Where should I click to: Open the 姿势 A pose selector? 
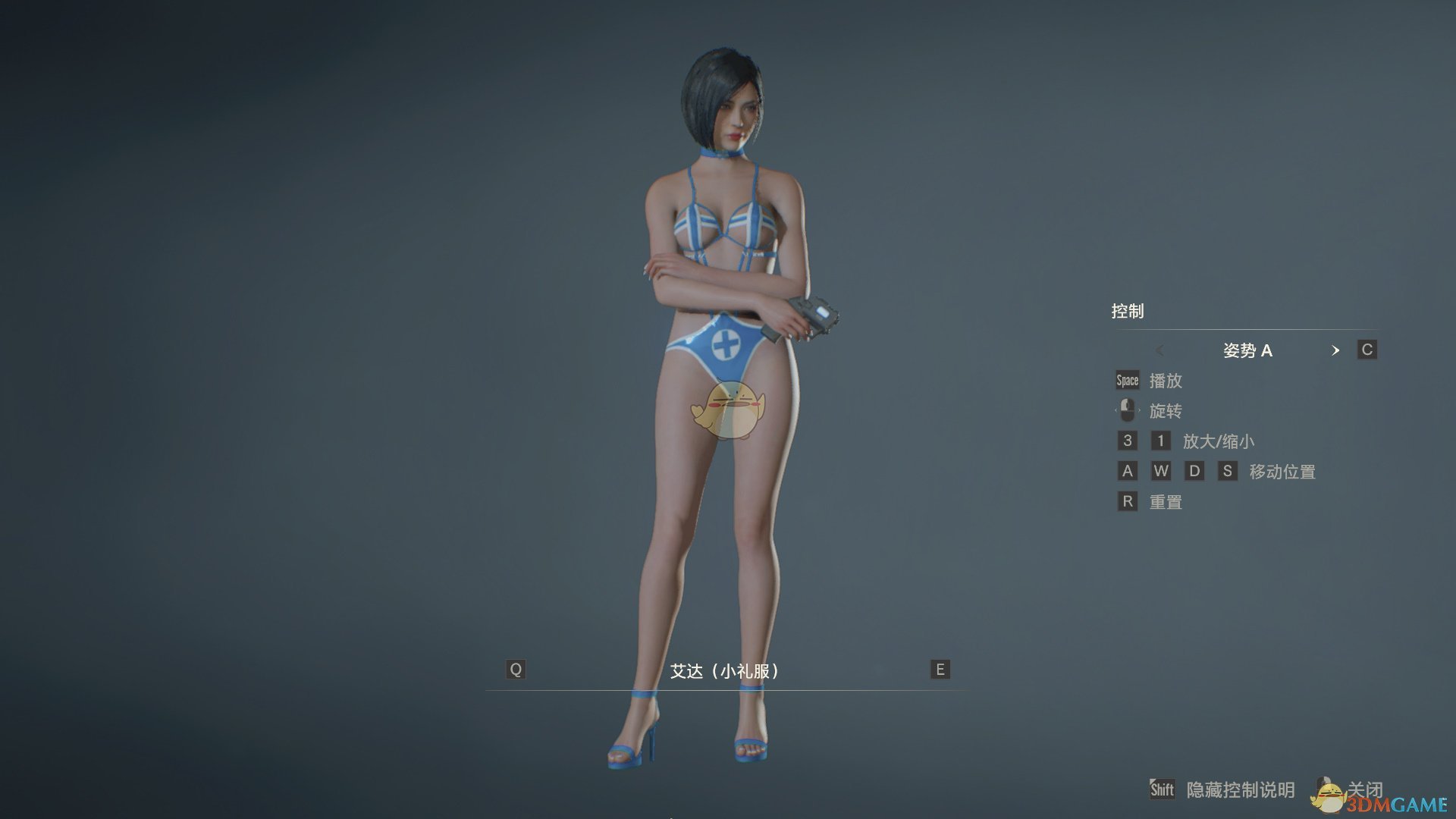click(1248, 350)
